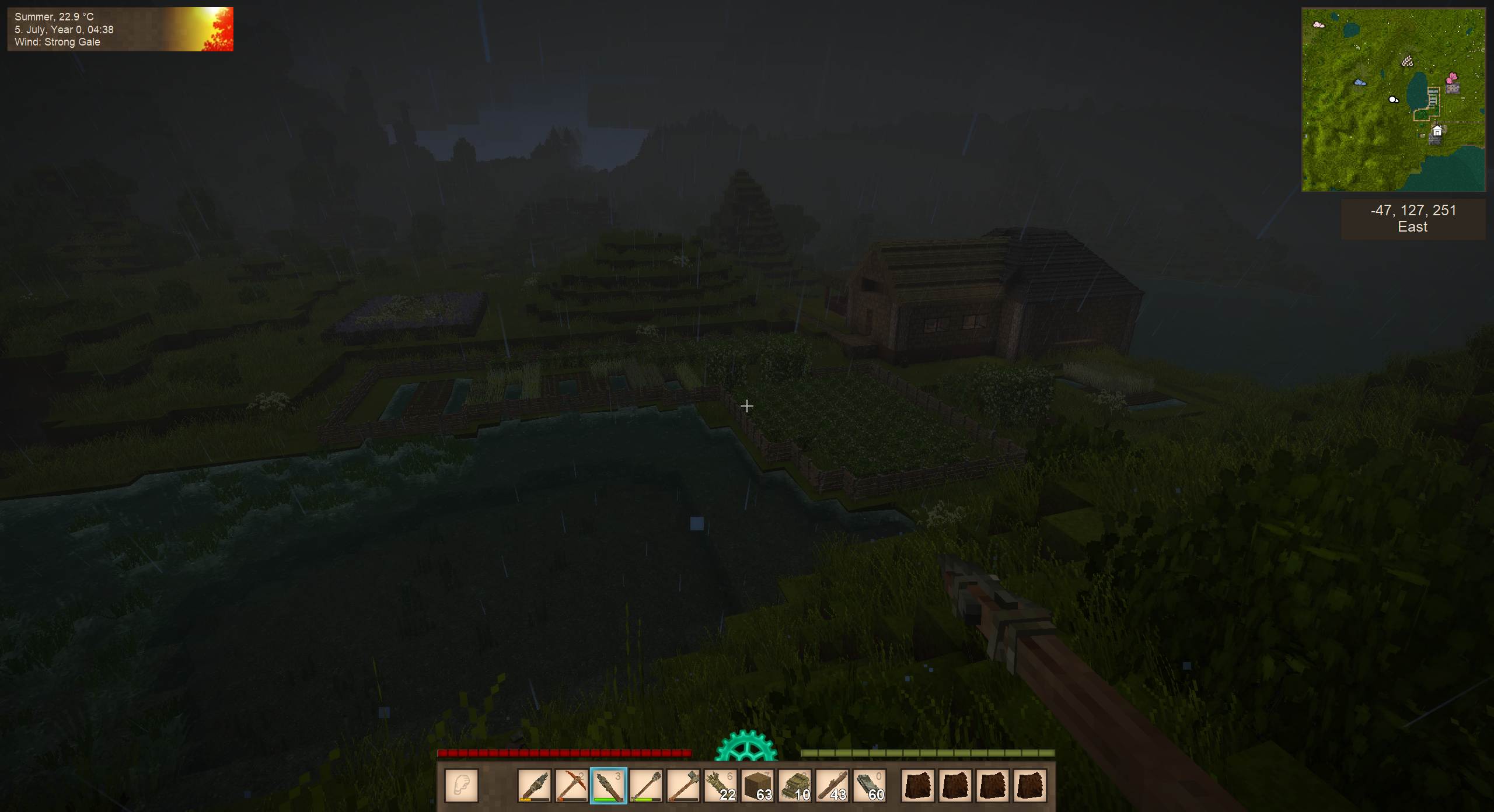Open the minimap in the corner
The width and height of the screenshot is (1494, 812).
tap(1393, 100)
